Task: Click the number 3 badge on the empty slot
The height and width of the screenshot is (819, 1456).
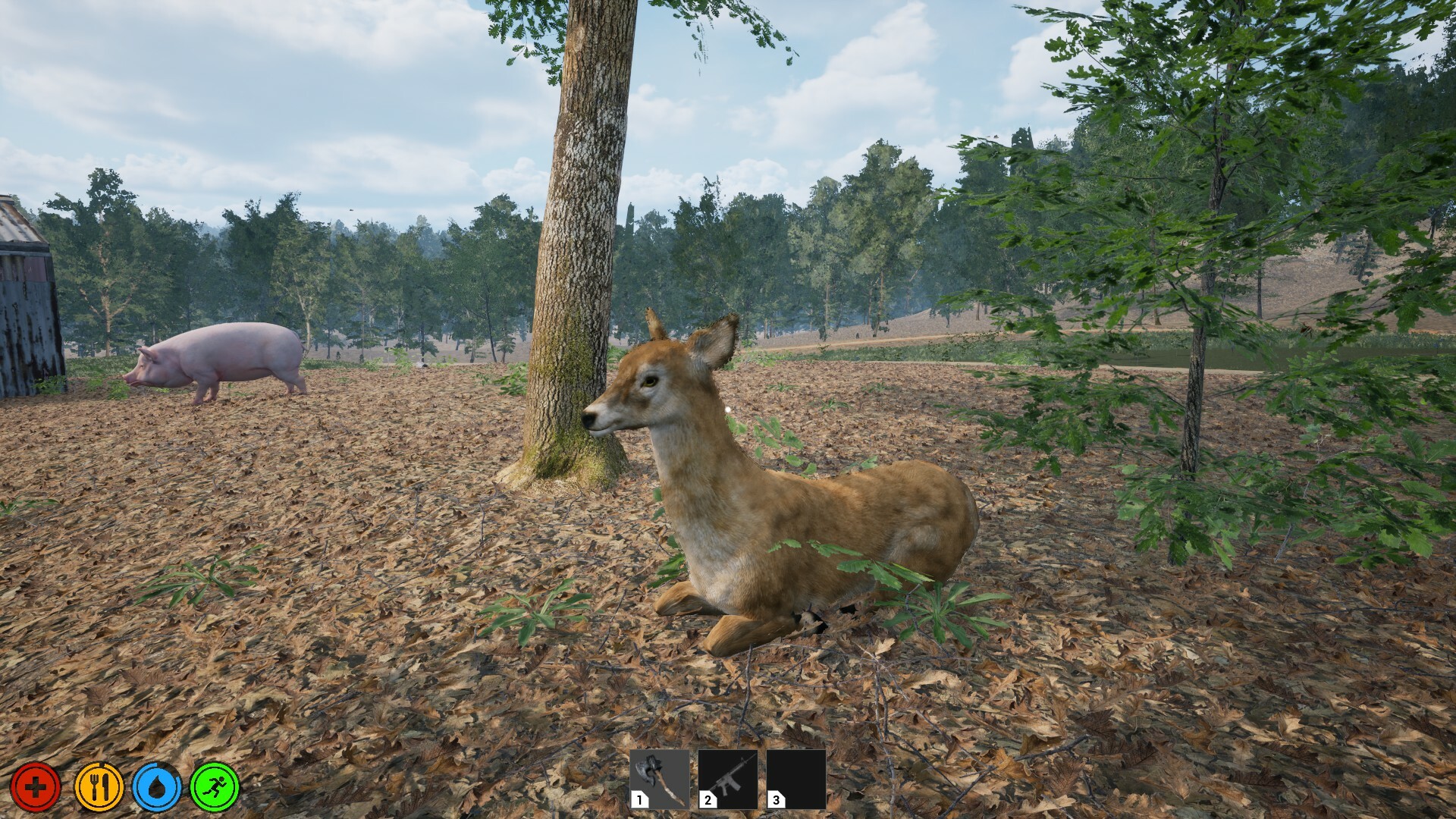Action: click(x=775, y=799)
